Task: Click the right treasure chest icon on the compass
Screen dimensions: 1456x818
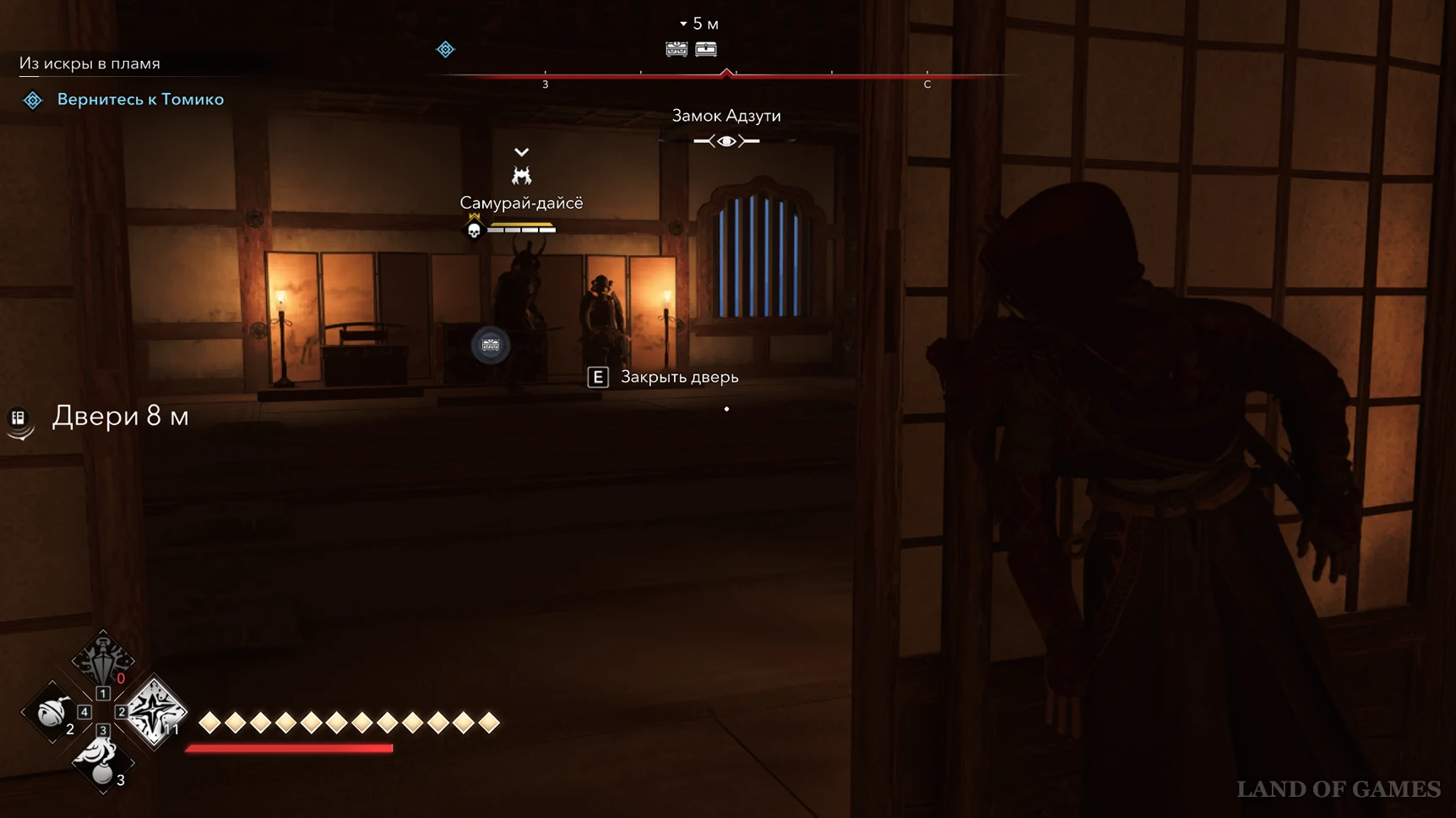Action: pyautogui.click(x=706, y=50)
